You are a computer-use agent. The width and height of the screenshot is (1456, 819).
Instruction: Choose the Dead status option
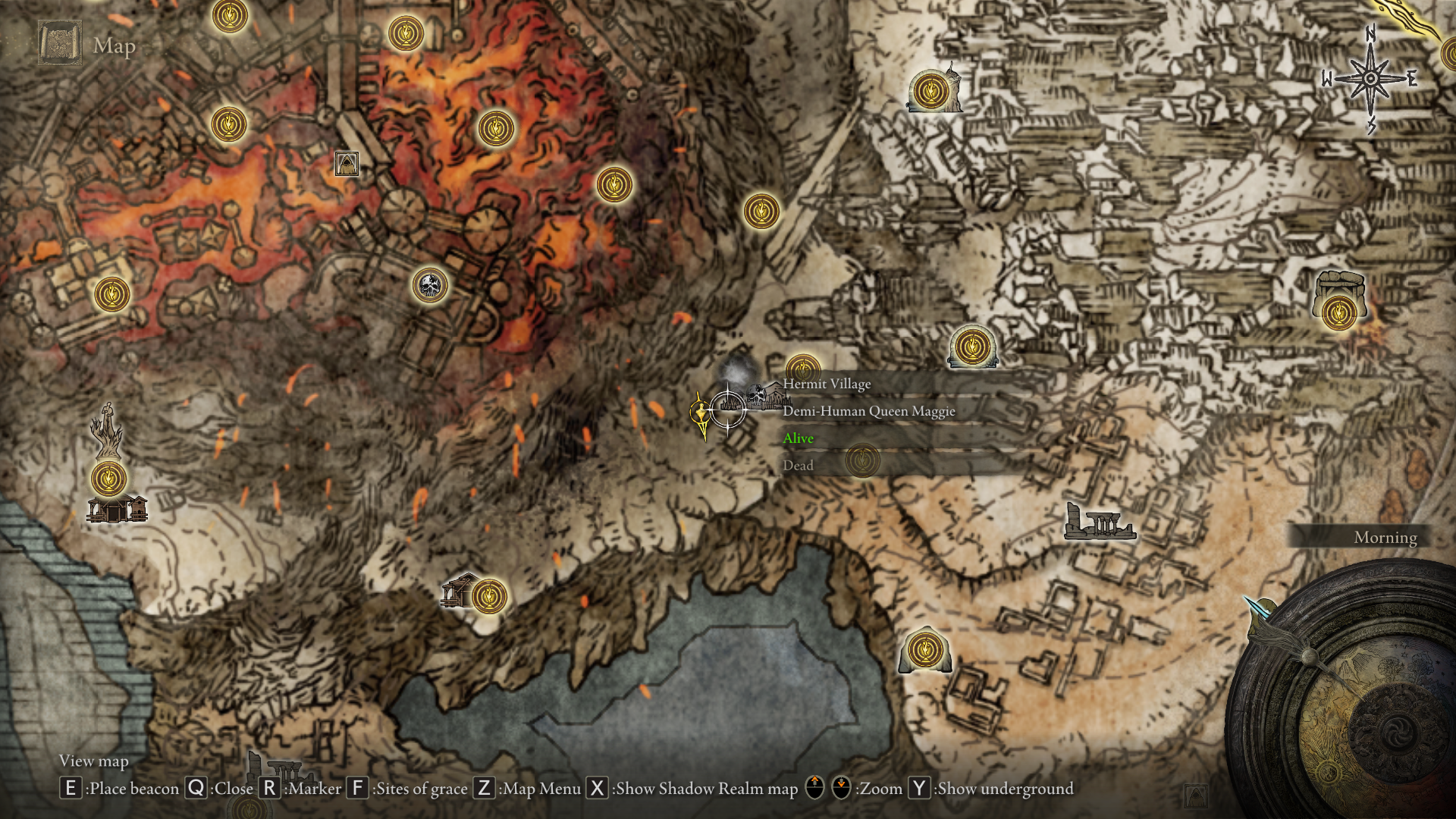click(798, 466)
